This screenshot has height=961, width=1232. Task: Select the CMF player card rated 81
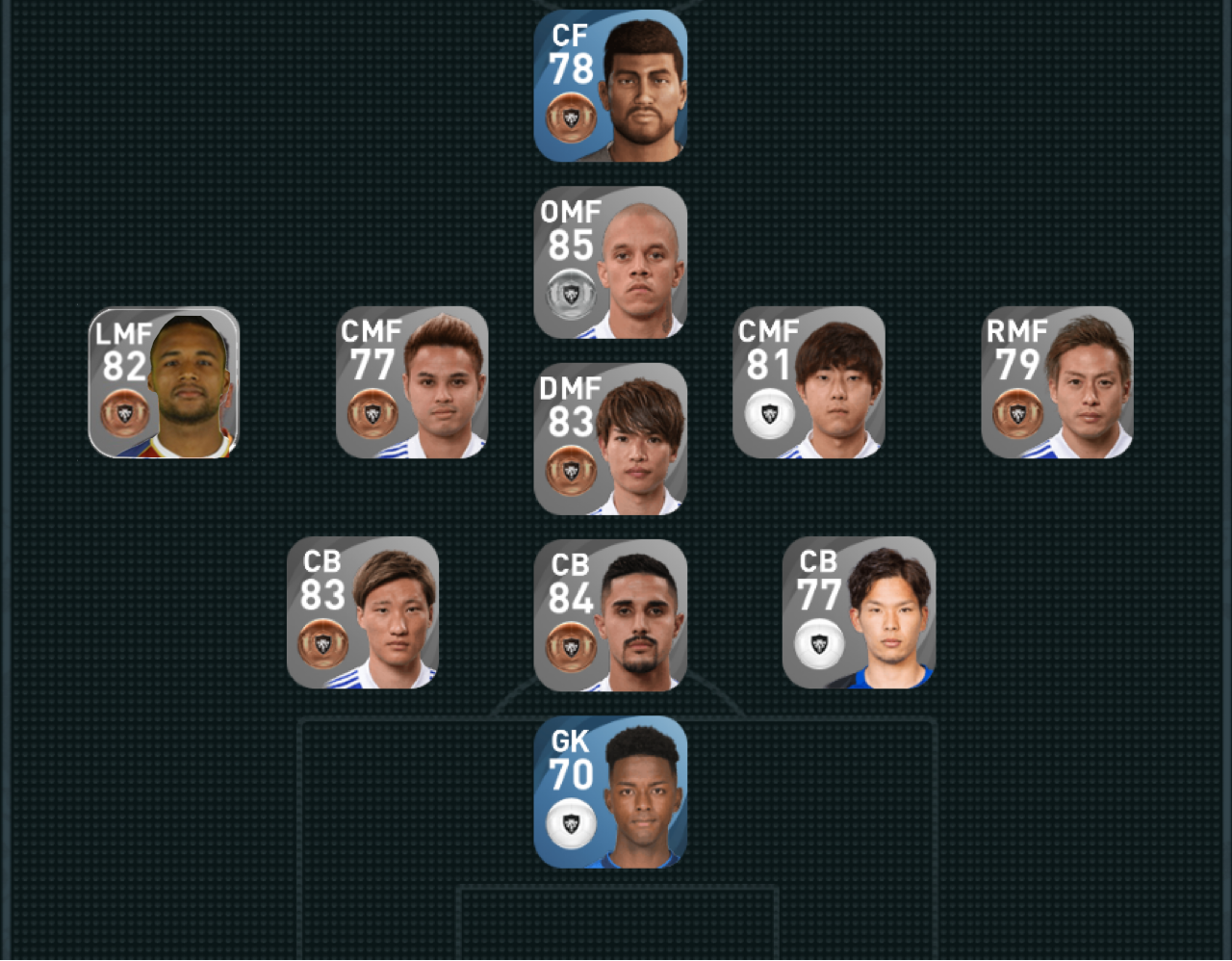point(808,382)
